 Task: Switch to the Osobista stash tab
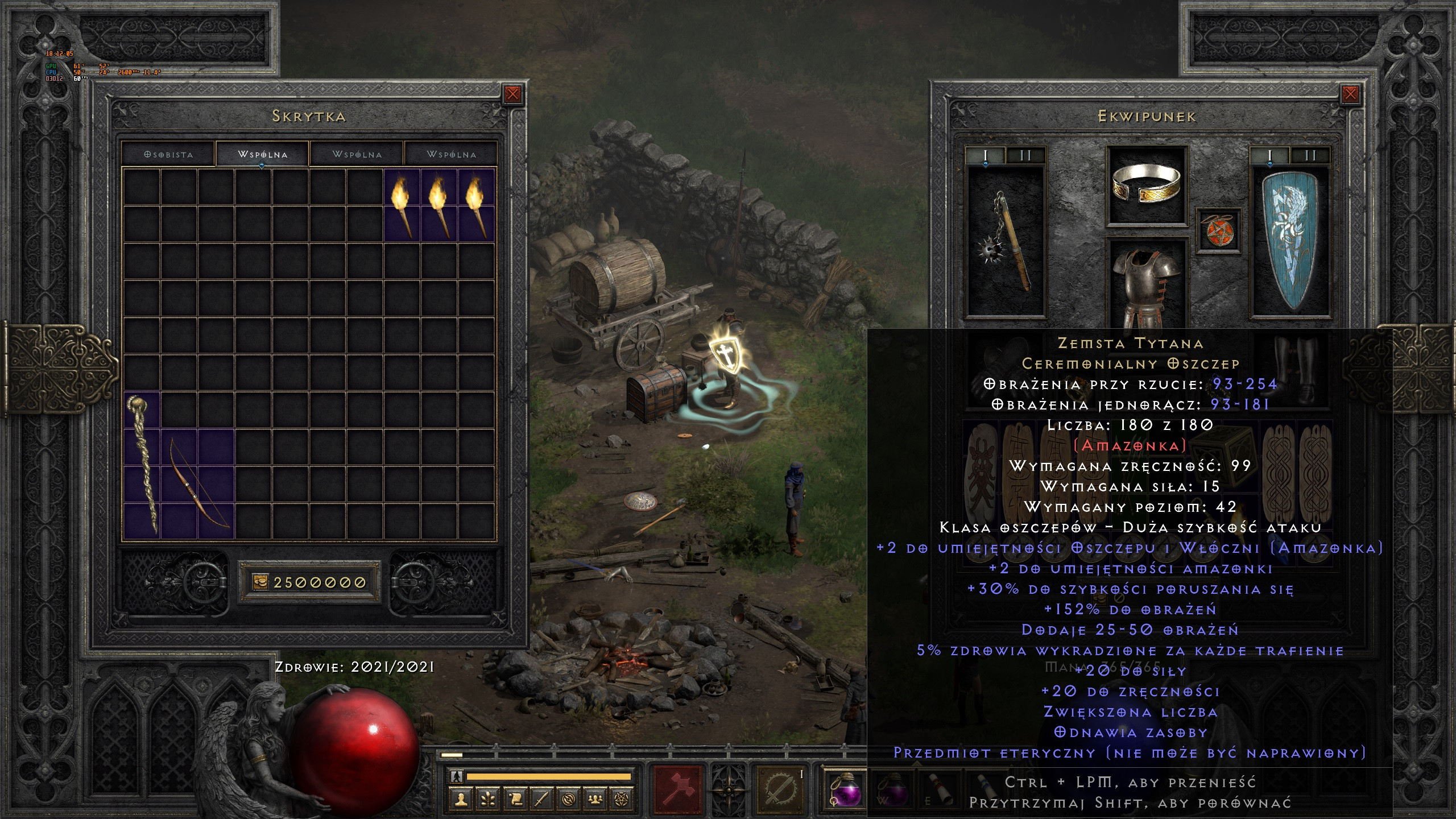coord(168,154)
